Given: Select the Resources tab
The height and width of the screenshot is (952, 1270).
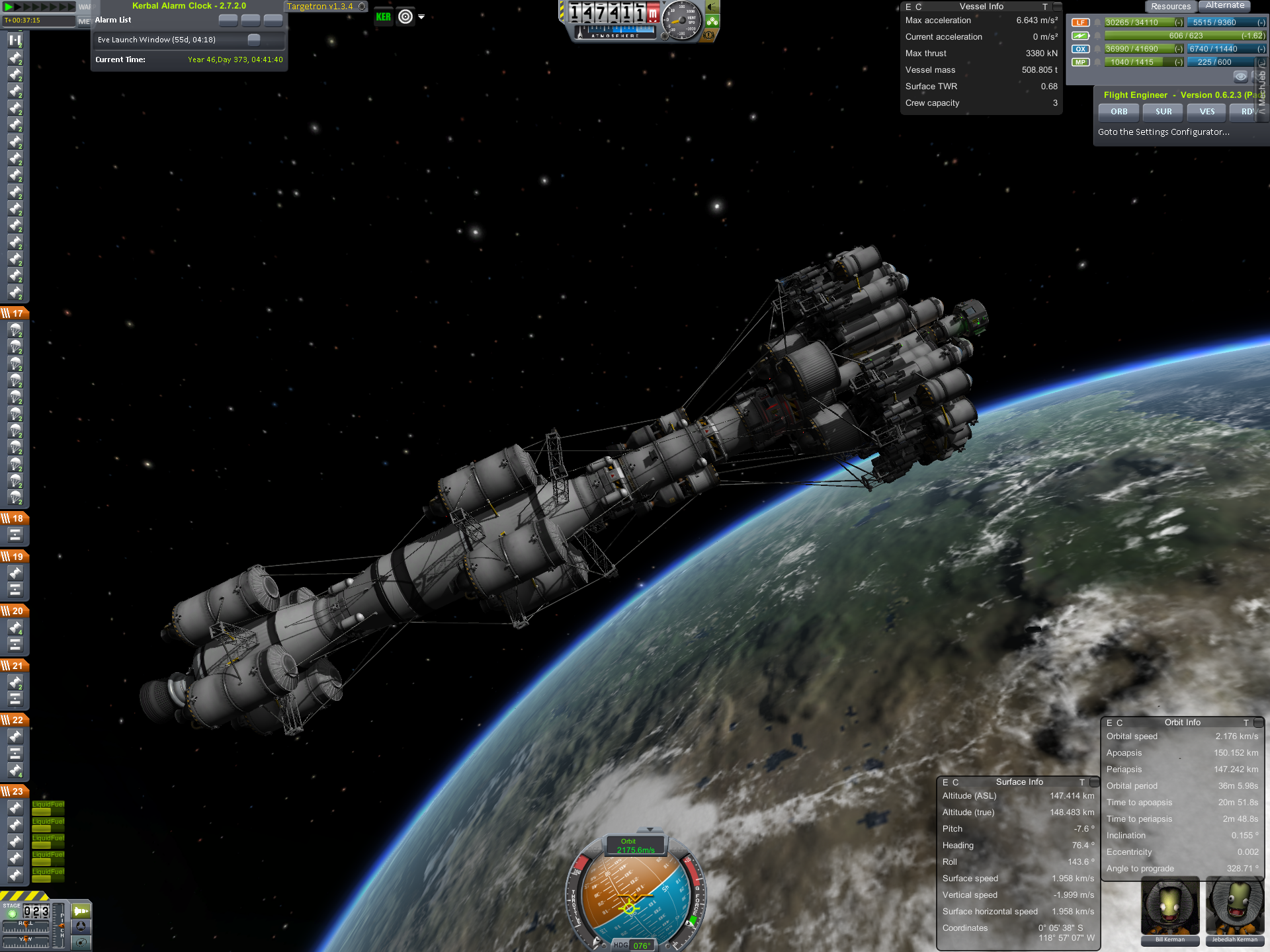Looking at the screenshot, I should point(1170,7).
